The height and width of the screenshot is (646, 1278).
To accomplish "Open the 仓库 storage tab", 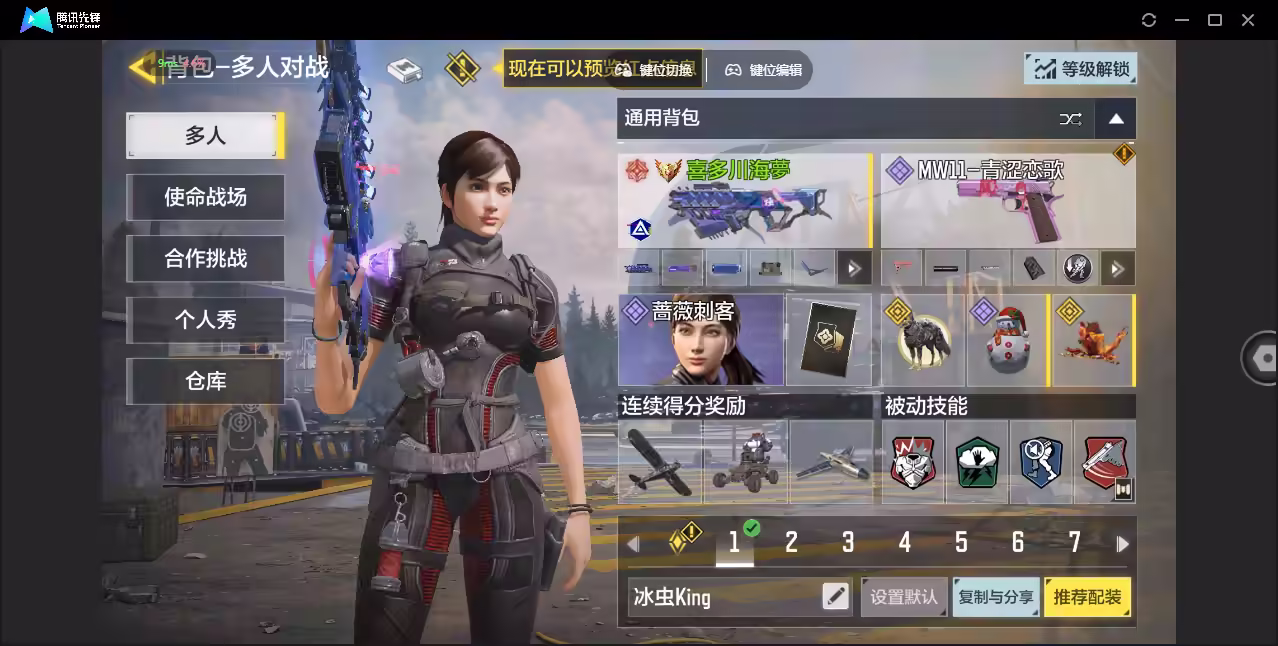I will [x=205, y=381].
